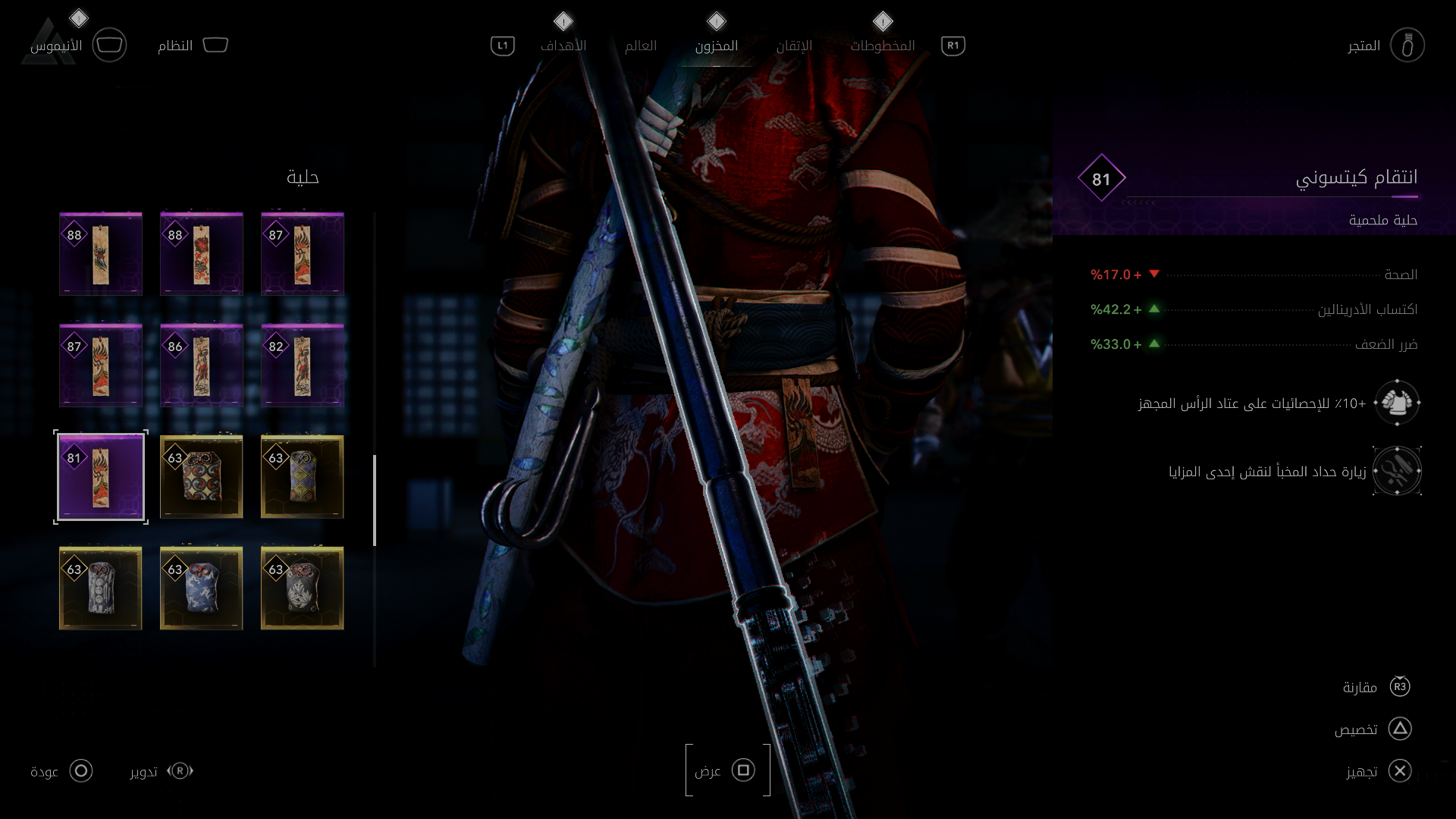The height and width of the screenshot is (819, 1456).
Task: Go to the الإتقان tab
Action: [794, 46]
